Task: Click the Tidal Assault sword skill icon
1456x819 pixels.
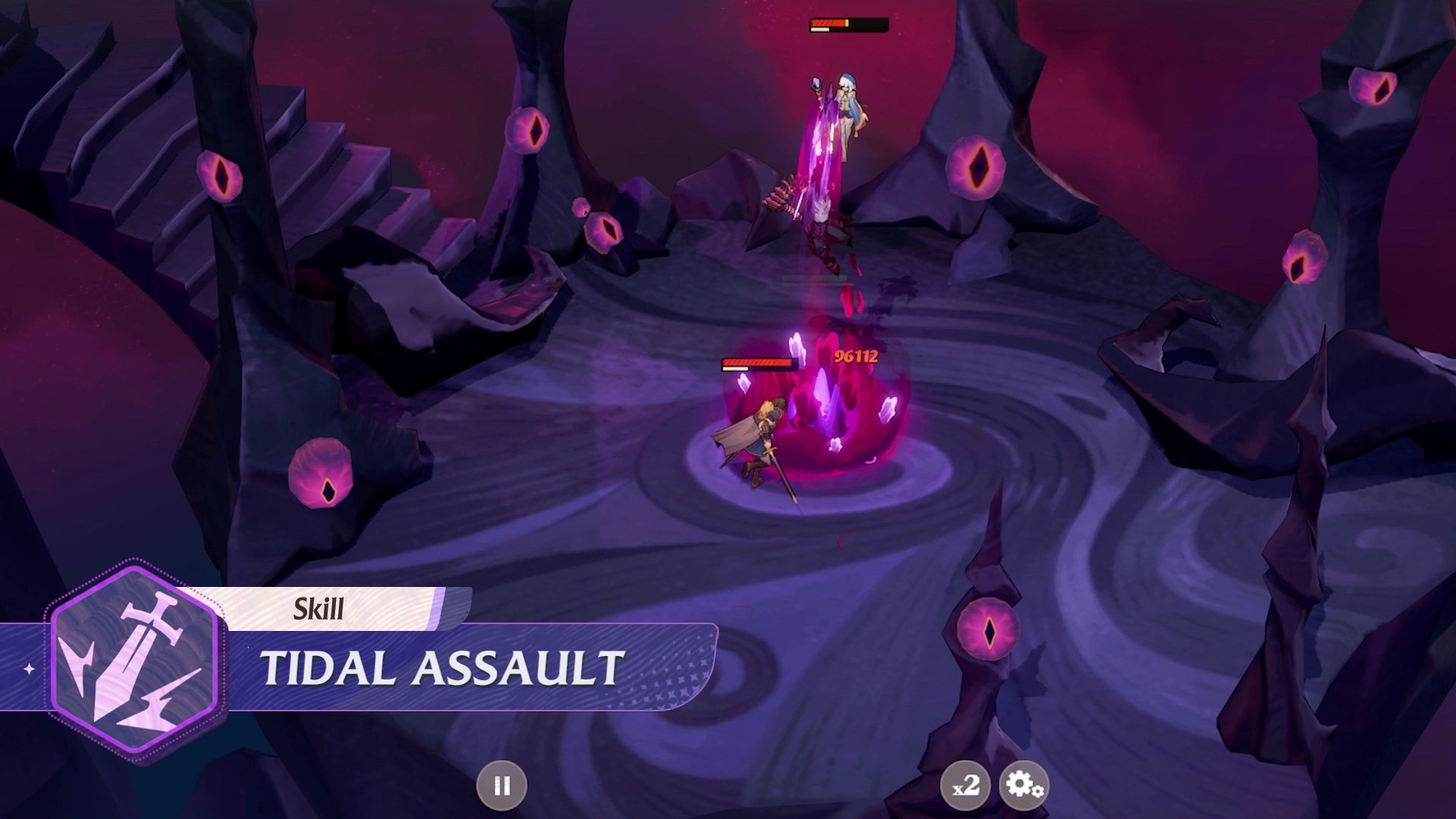Action: coord(135,660)
